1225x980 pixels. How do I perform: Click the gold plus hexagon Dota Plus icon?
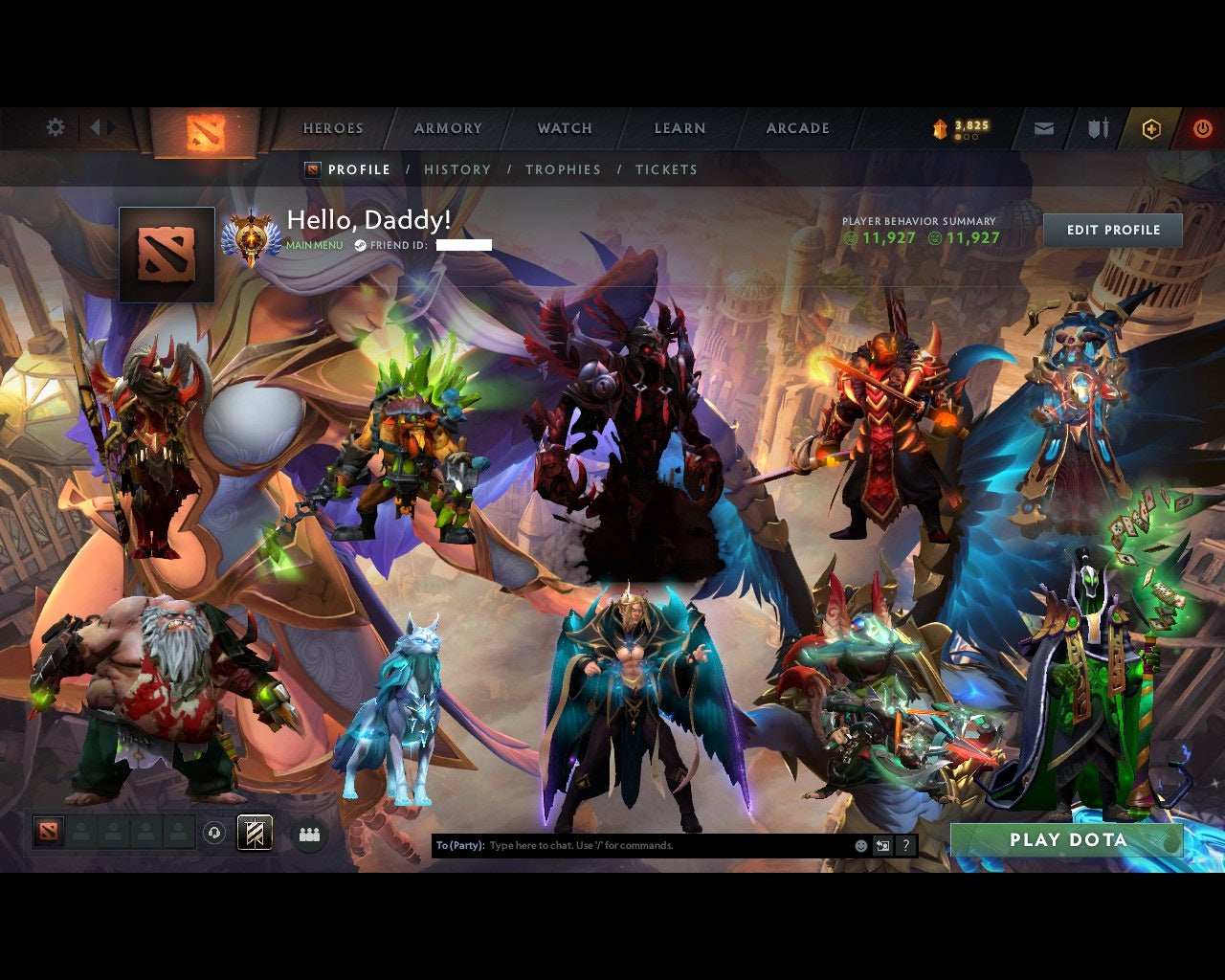(x=1152, y=127)
